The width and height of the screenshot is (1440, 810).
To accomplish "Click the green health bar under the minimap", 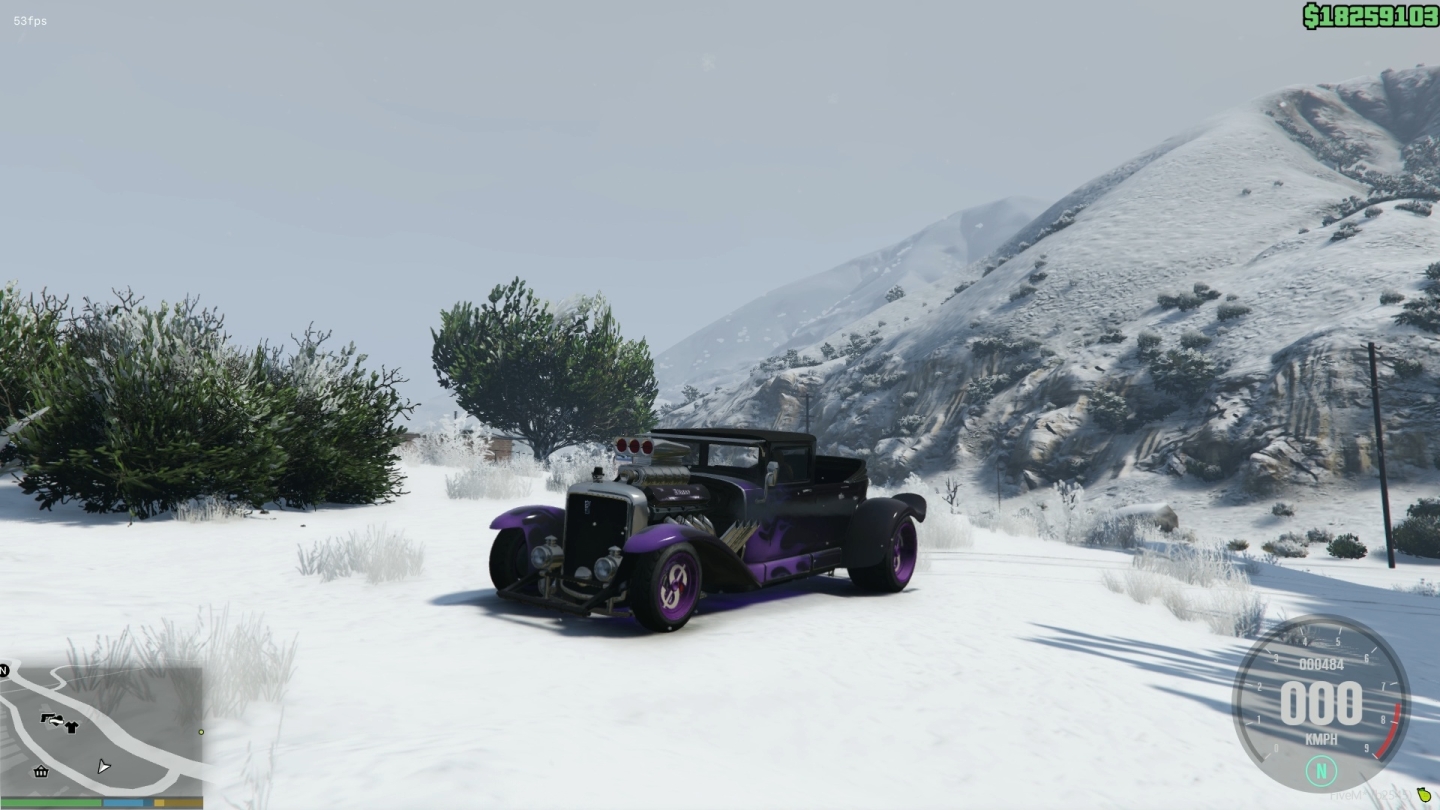I will (x=49, y=801).
